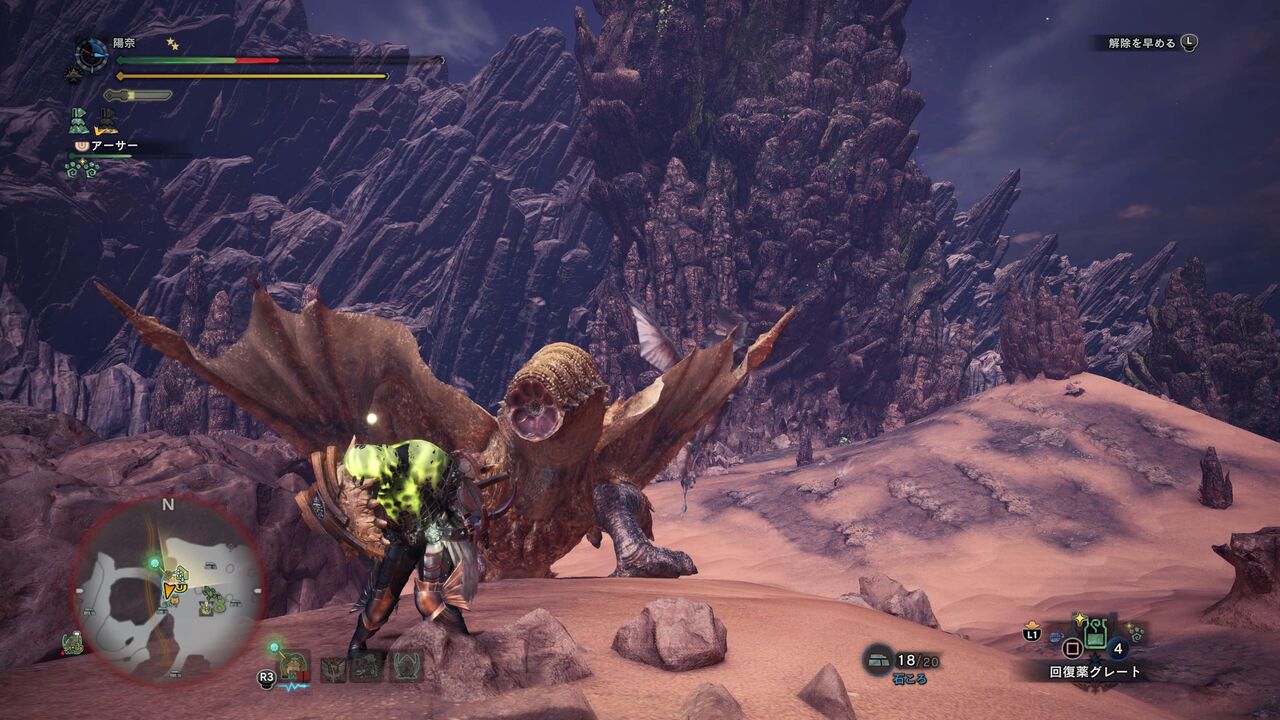Select the next item right of the potion

[x=1134, y=633]
